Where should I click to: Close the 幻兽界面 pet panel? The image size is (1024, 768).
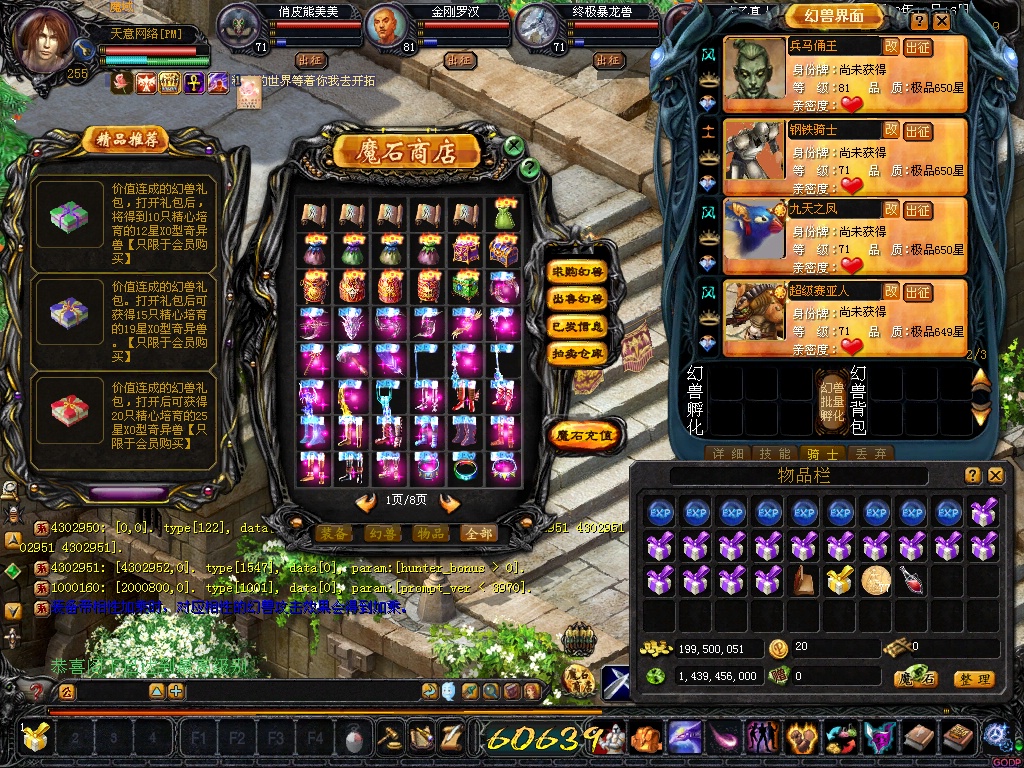942,20
